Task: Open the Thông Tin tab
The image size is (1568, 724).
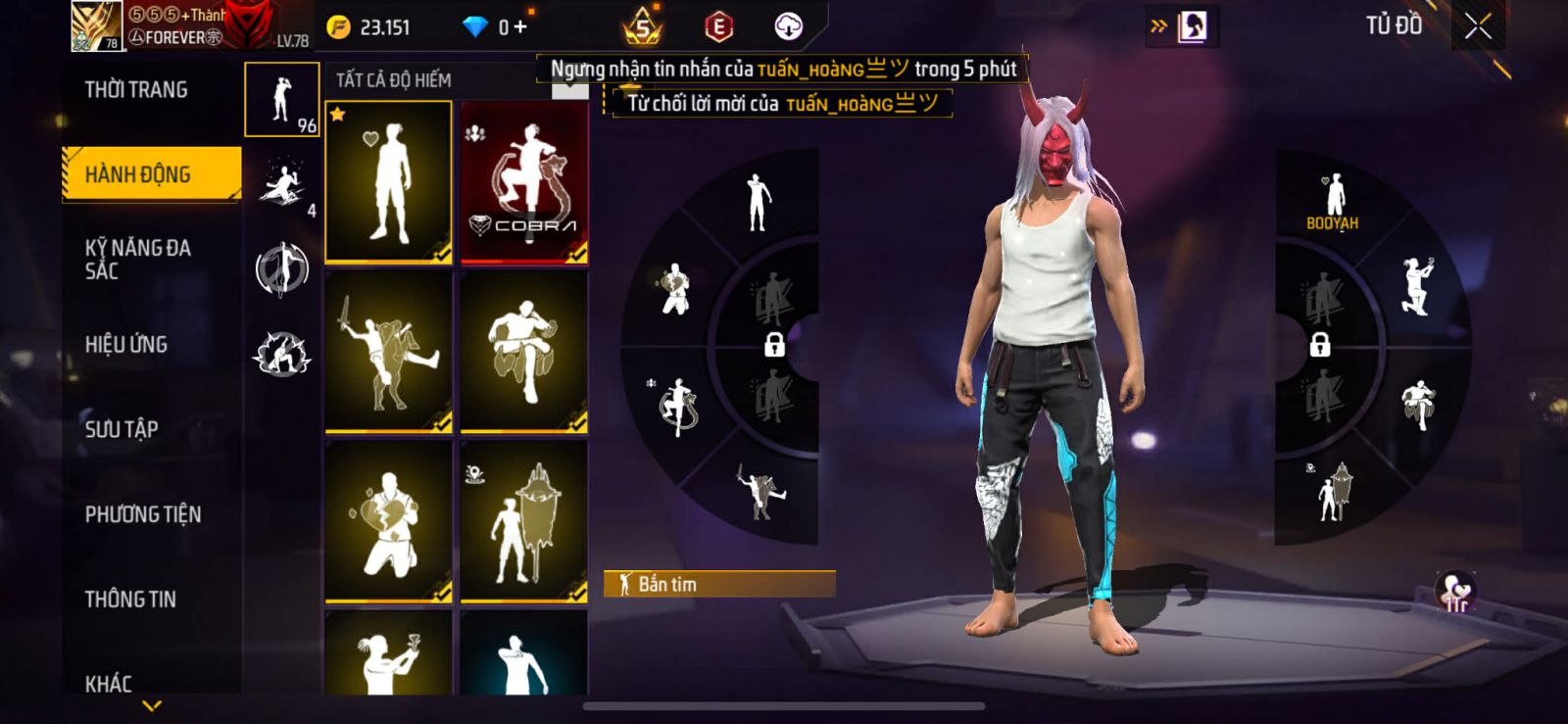Action: pos(130,600)
